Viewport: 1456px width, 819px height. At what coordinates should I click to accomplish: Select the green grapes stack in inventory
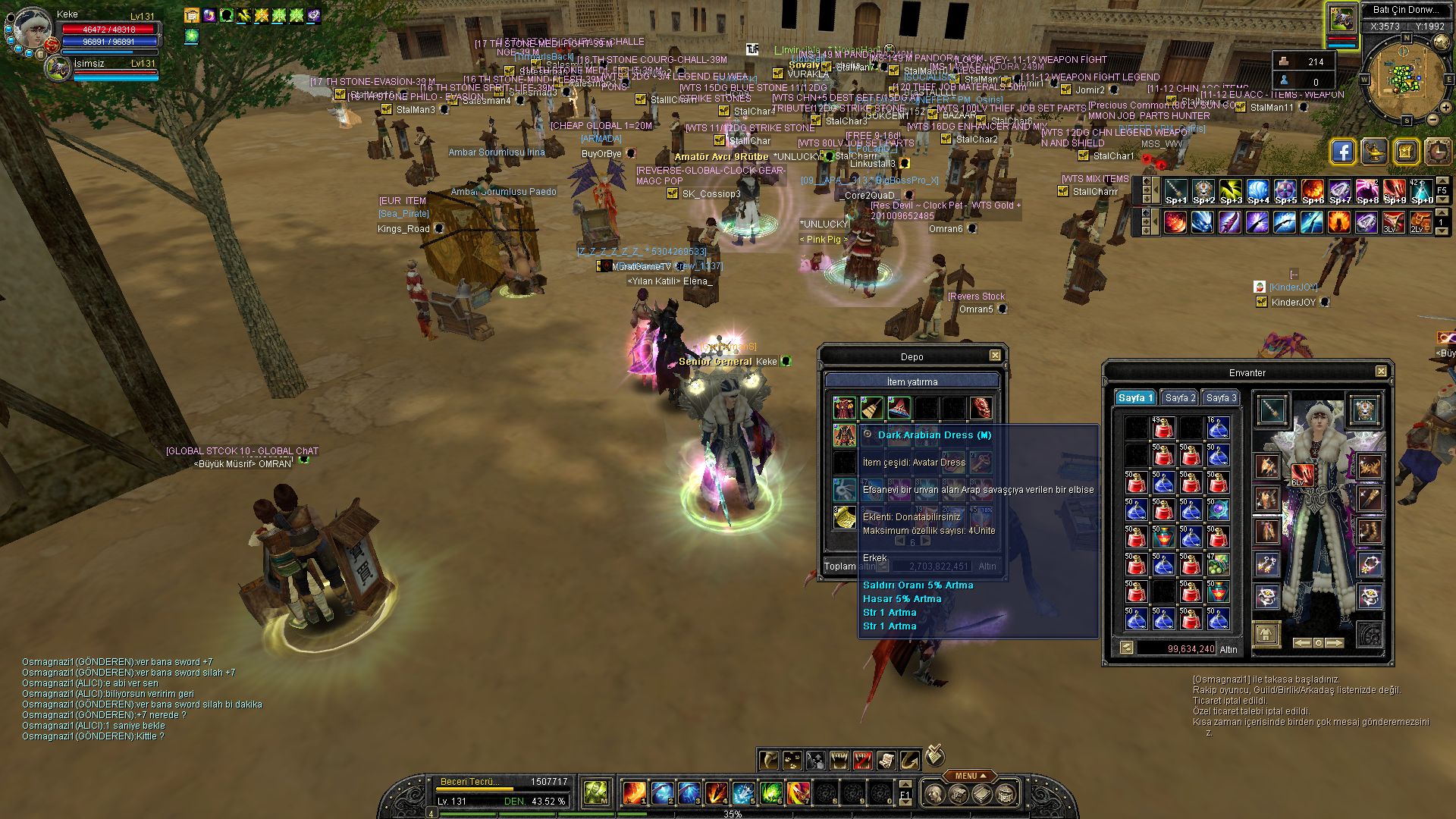pos(1218,563)
